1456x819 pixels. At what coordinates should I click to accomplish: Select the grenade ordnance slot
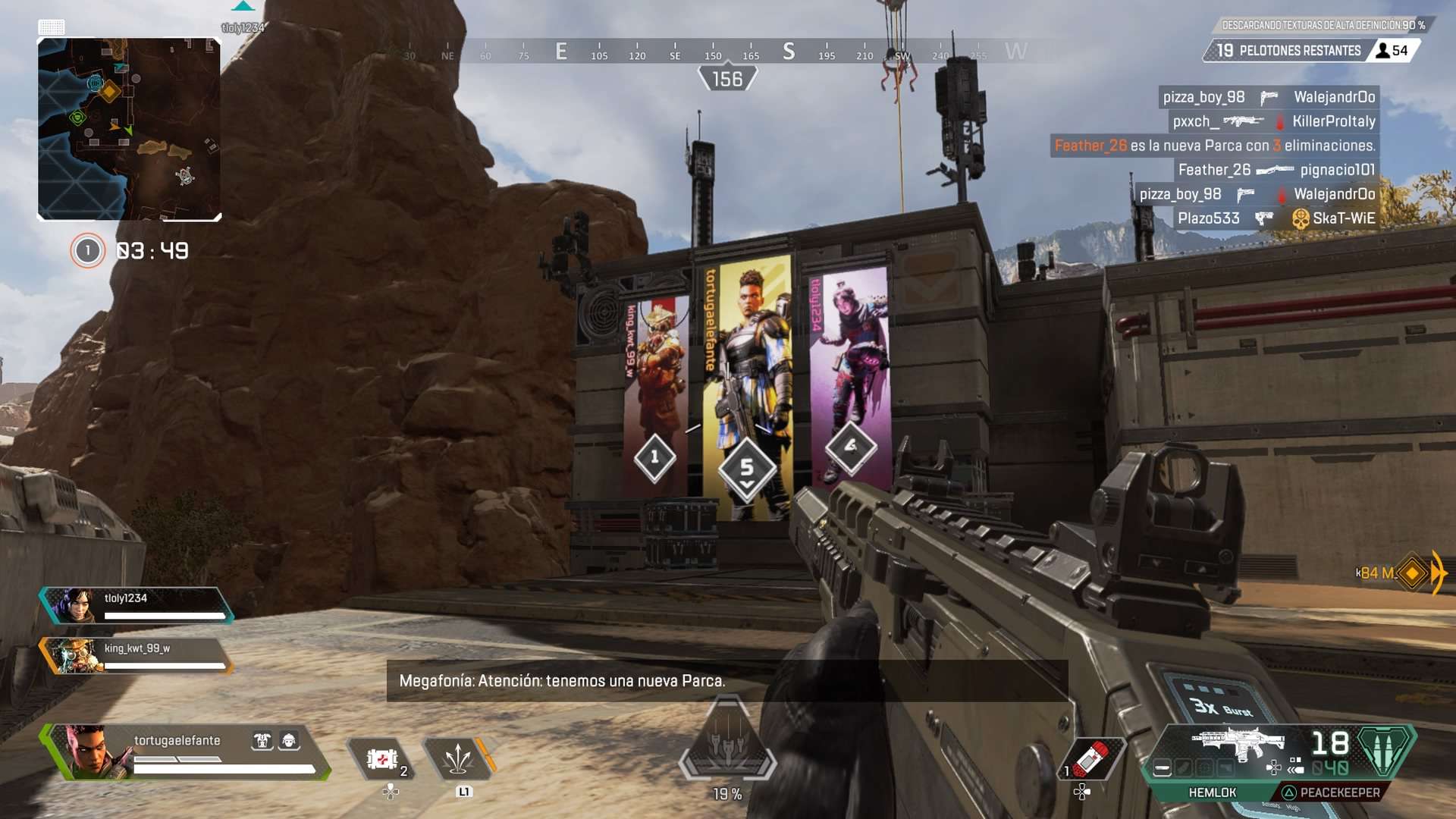(x=1092, y=758)
